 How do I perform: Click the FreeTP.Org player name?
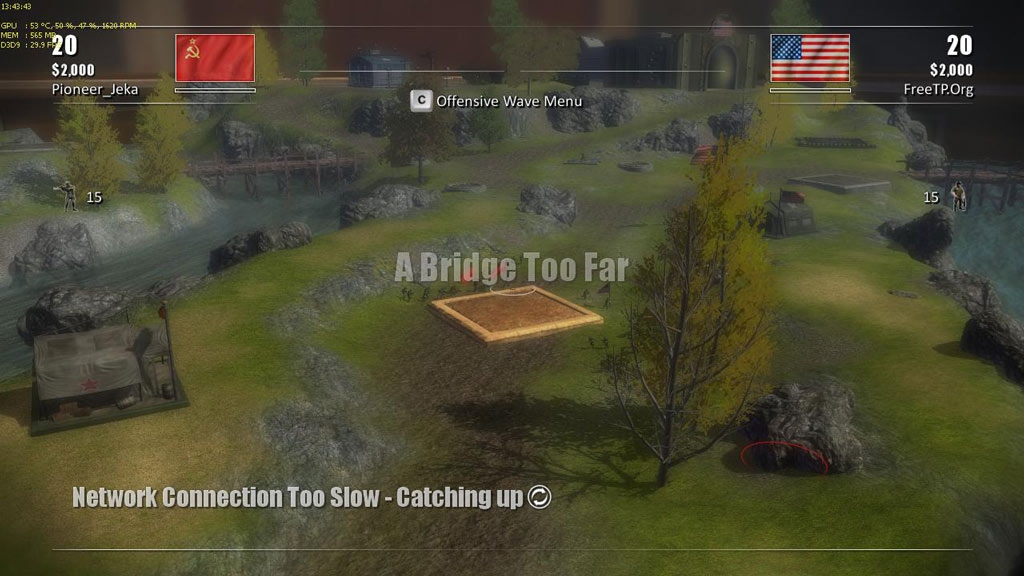click(x=936, y=89)
